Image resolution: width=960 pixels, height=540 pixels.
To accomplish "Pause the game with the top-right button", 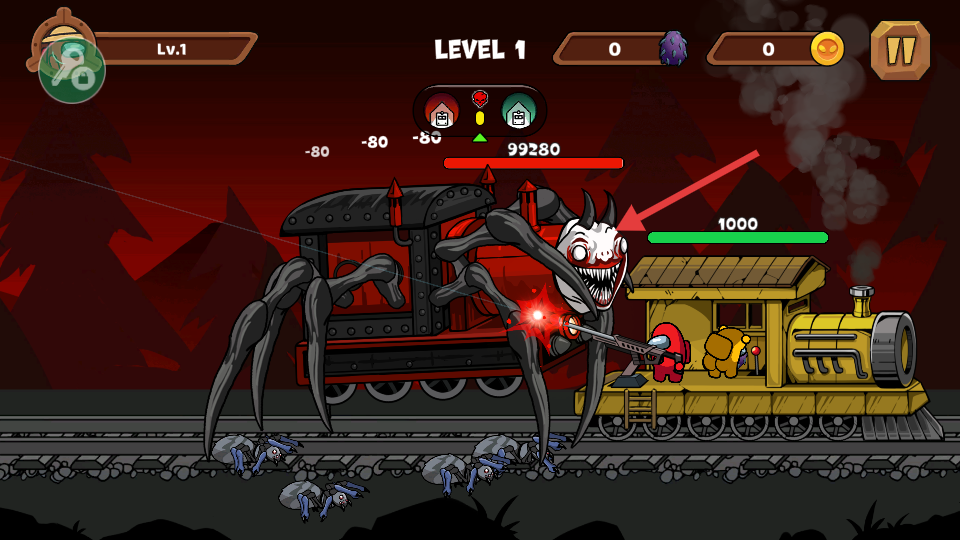I will pos(900,50).
